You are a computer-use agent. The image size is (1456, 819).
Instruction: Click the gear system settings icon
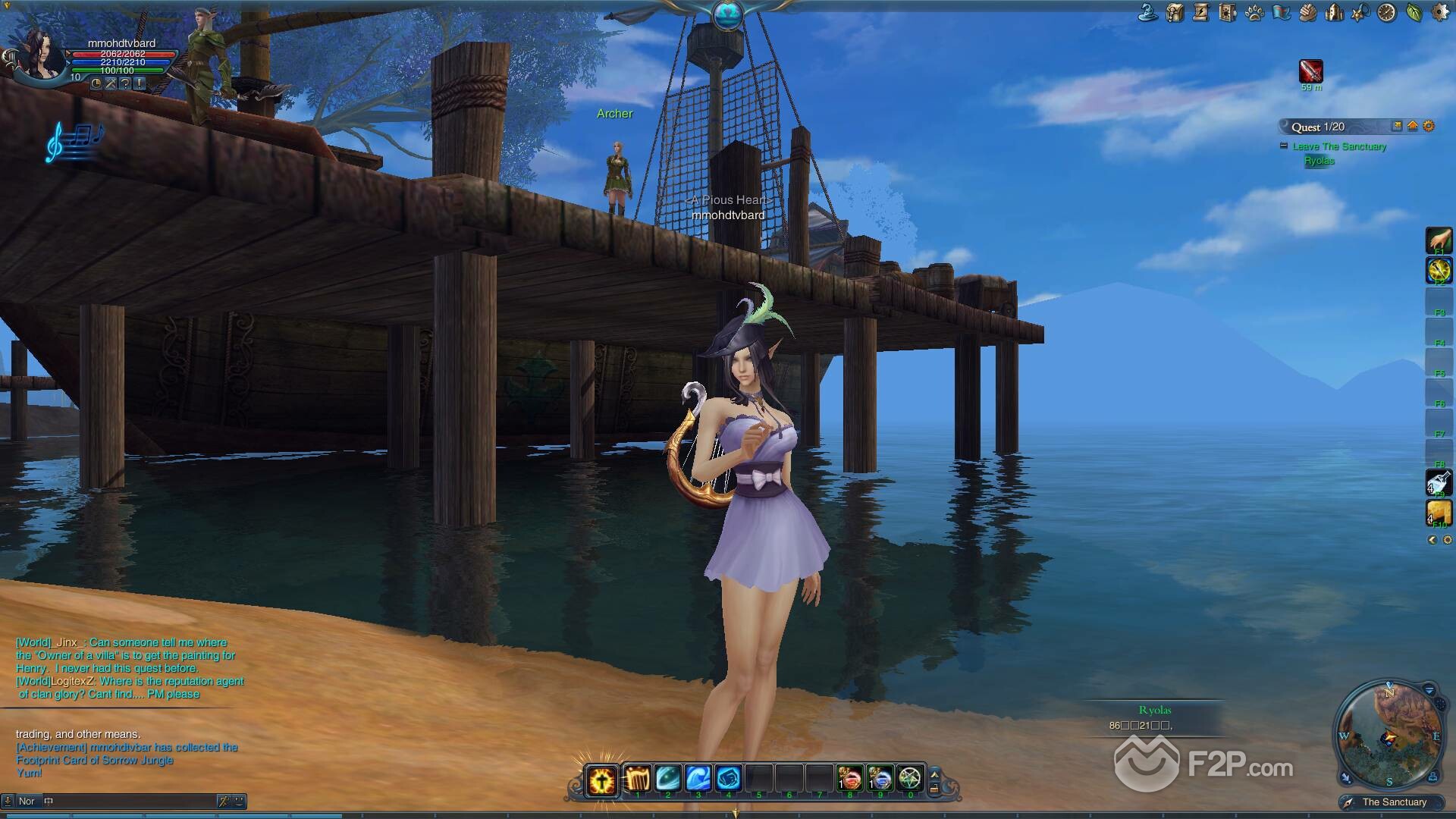click(1439, 12)
